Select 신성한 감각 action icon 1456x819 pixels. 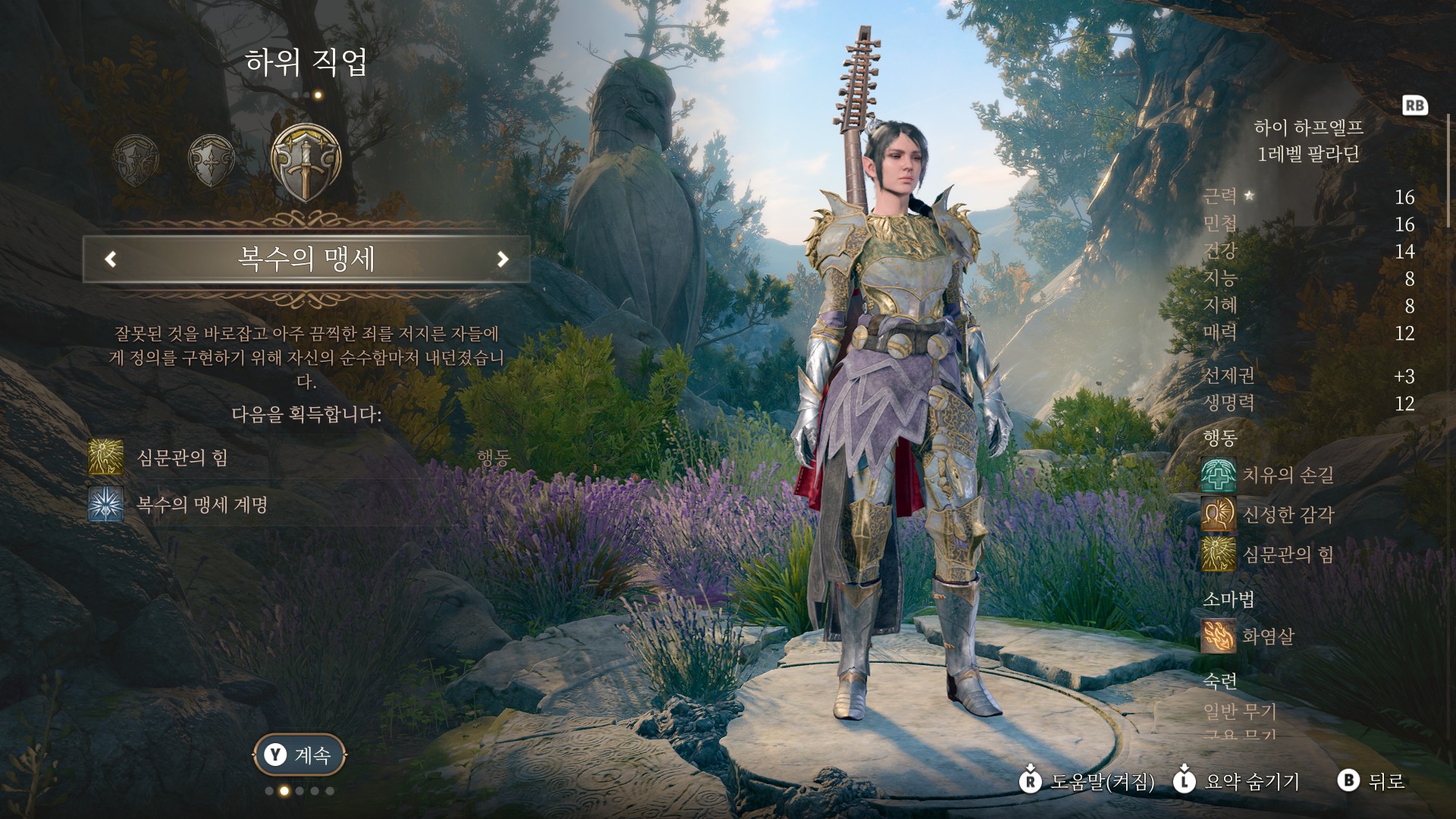1218,515
